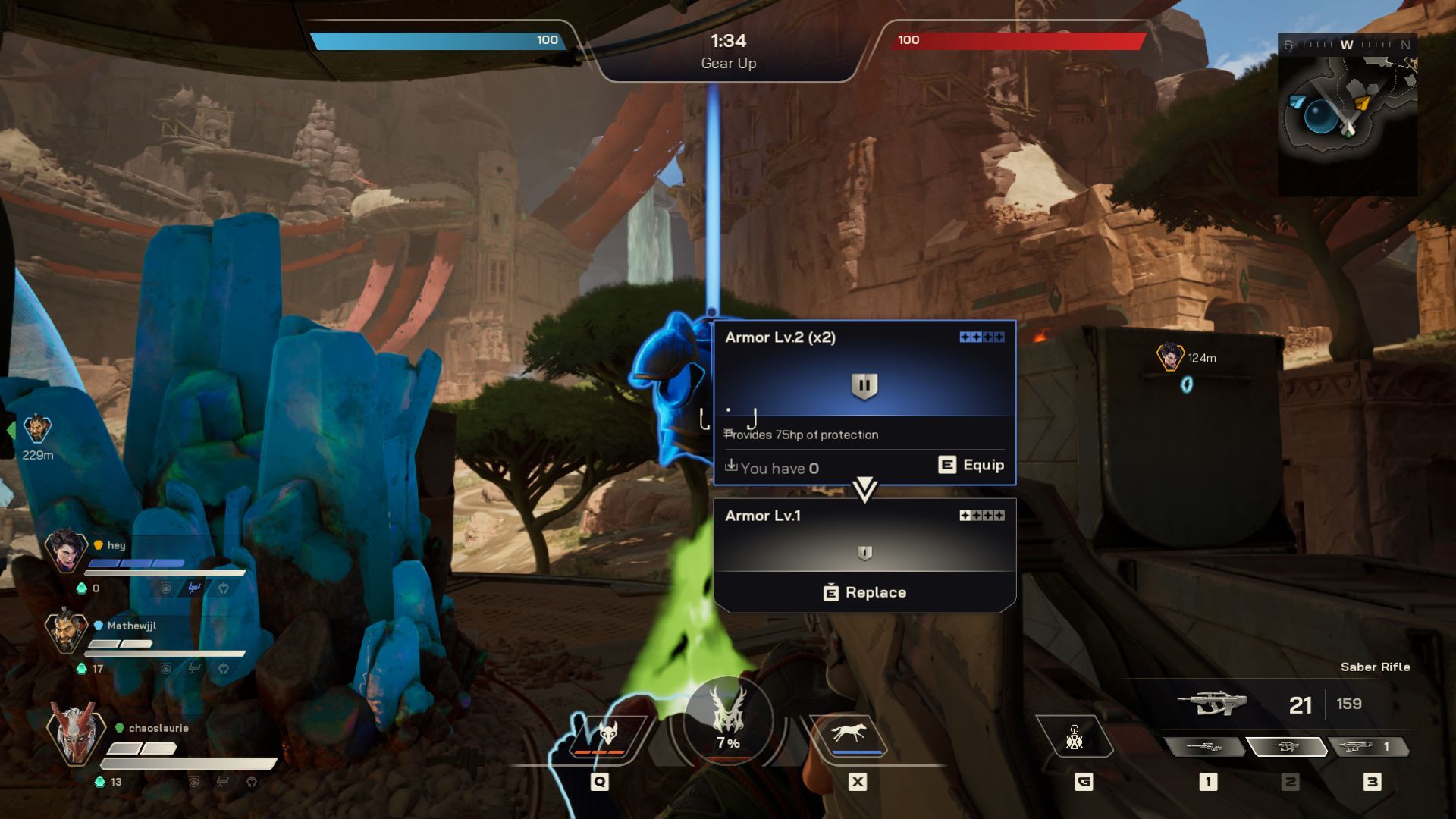Select the Armor Lv.1 replace card
The height and width of the screenshot is (819, 1456).
point(864,554)
